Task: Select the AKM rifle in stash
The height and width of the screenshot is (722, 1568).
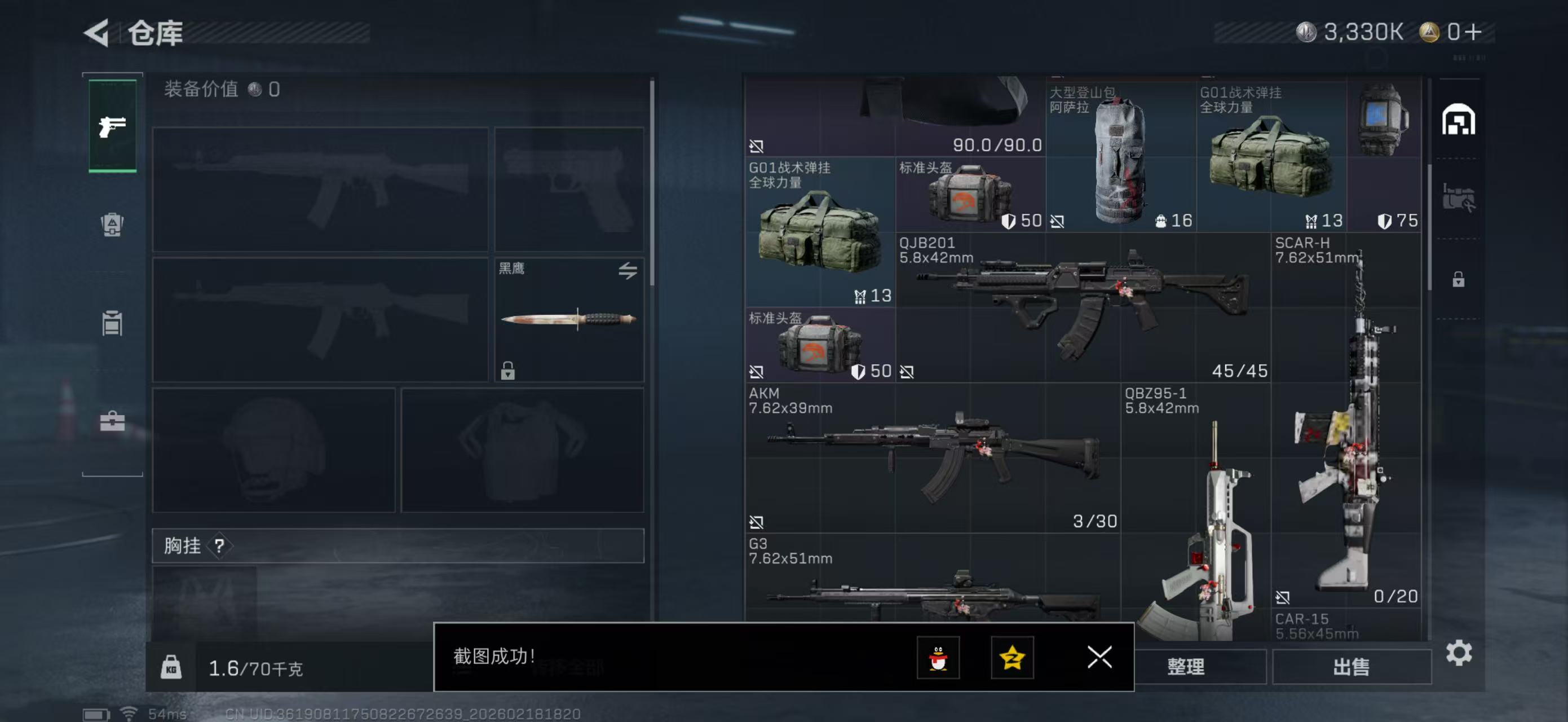Action: pyautogui.click(x=932, y=457)
